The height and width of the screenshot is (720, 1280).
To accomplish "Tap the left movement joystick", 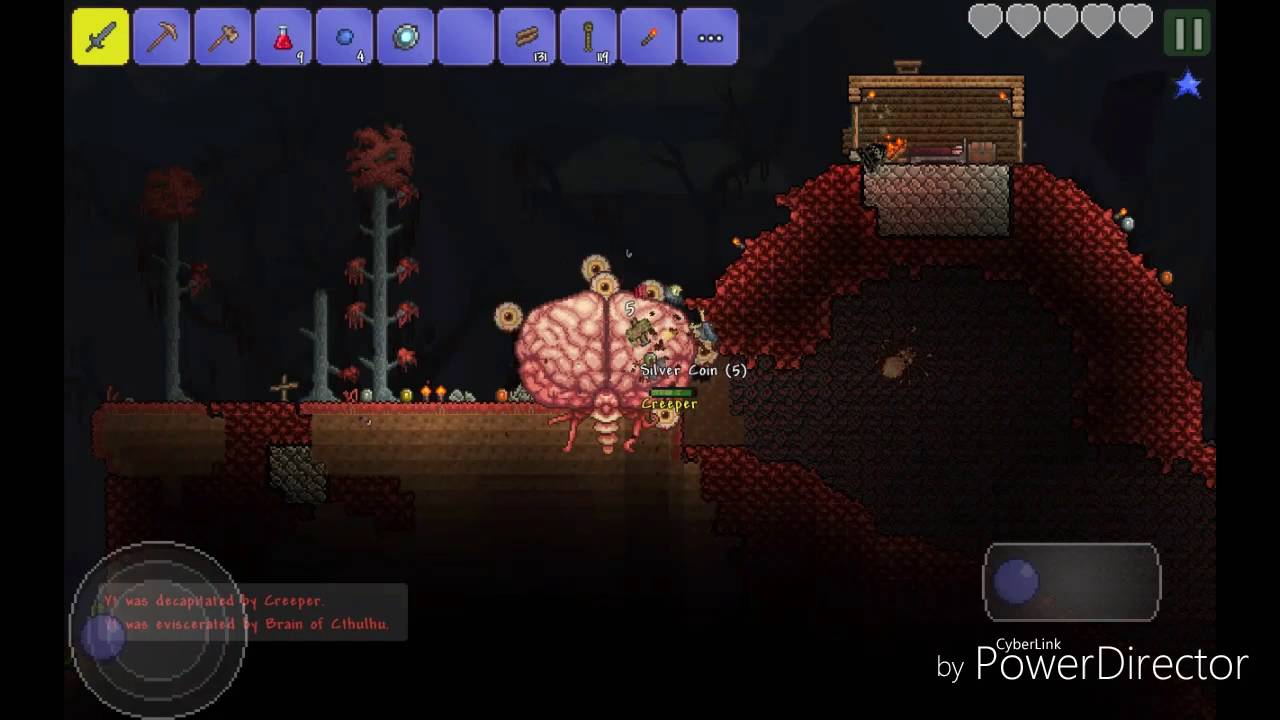I will (157, 628).
